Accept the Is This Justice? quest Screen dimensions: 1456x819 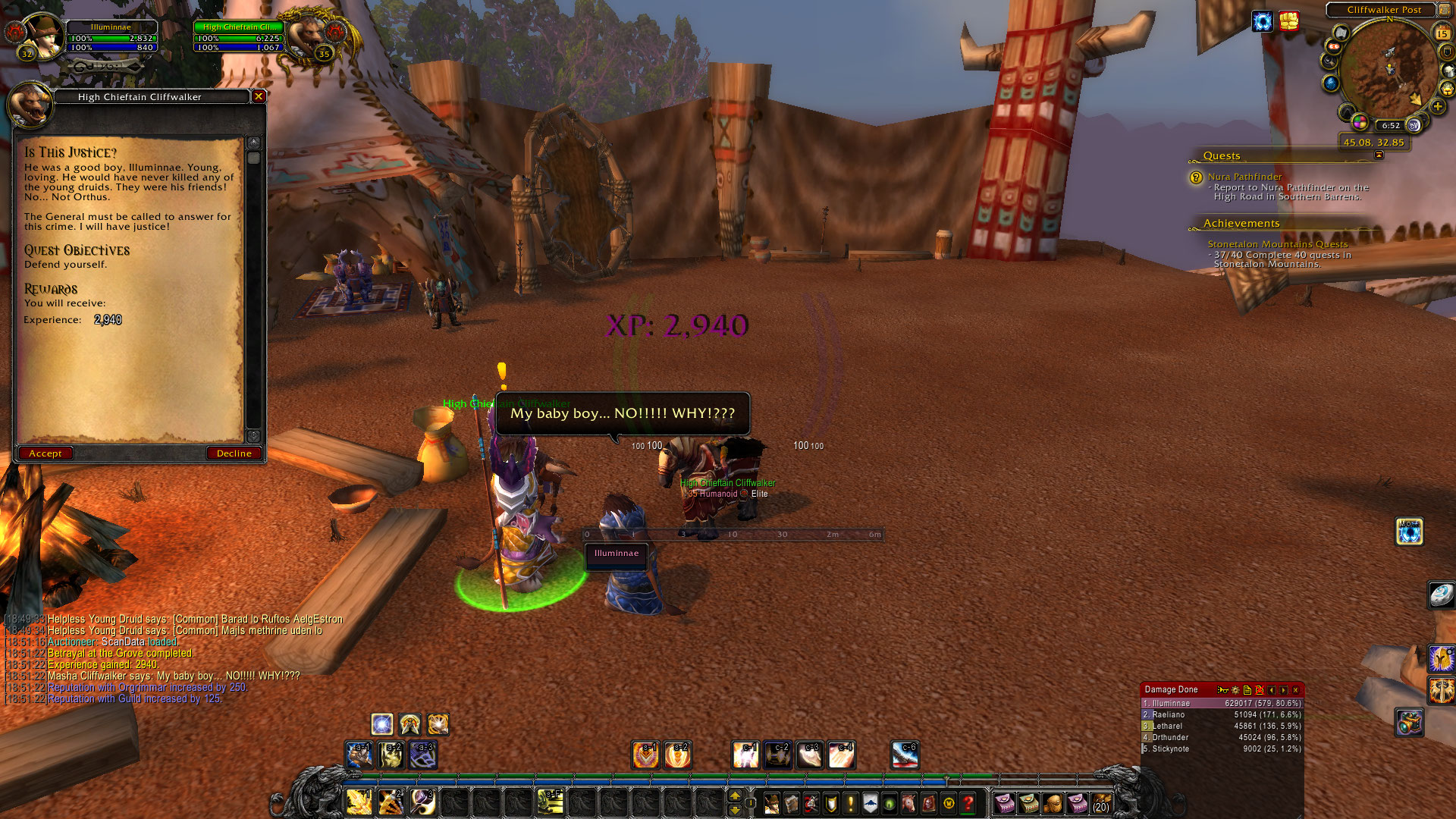45,453
